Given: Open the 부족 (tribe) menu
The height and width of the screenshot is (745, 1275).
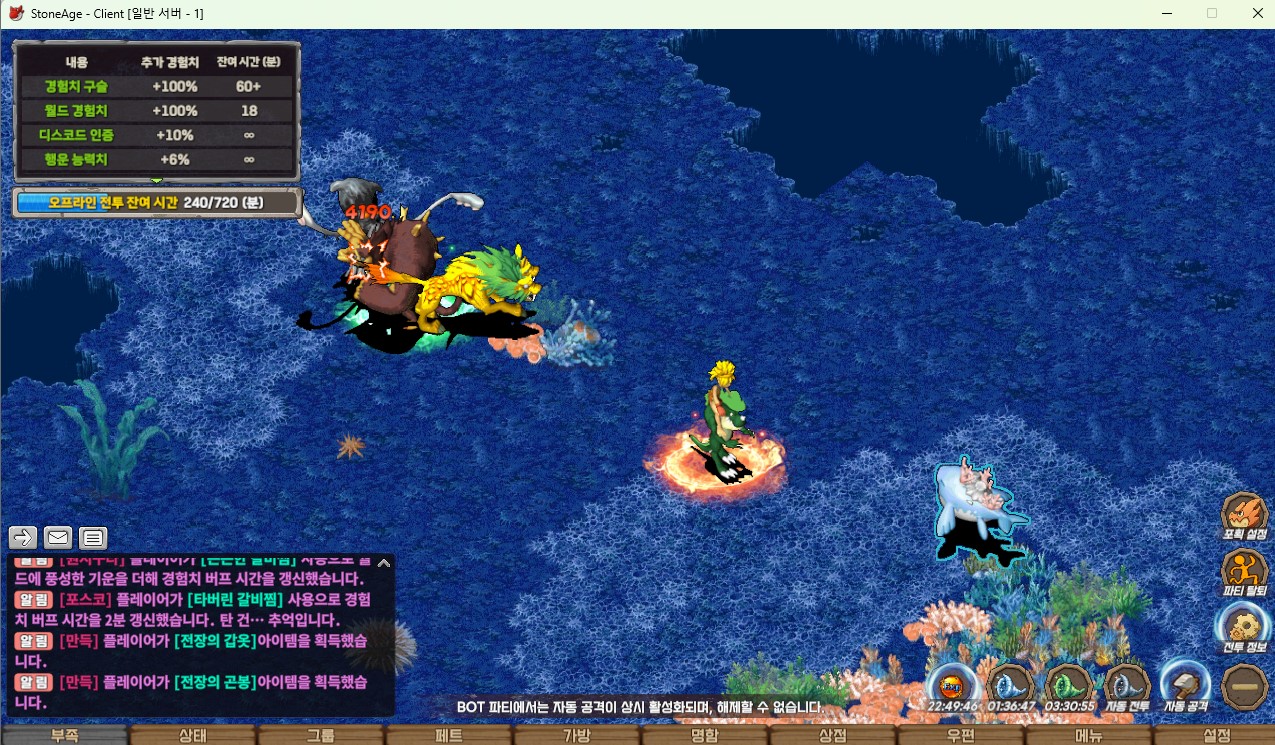Looking at the screenshot, I should point(64,736).
